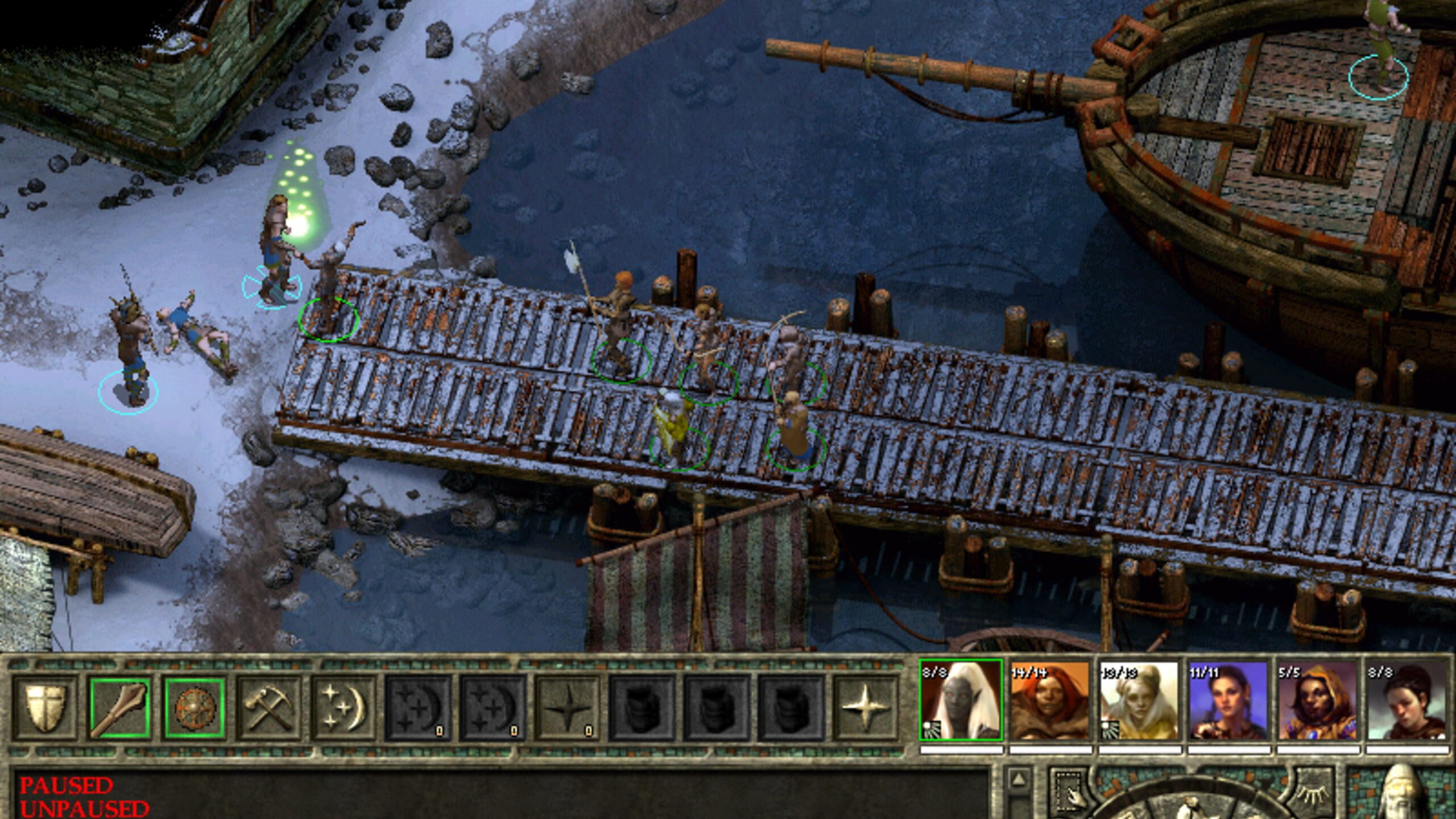Screen dimensions: 1456x819
Task: Select the dark-haired bun woman portrait
Action: (1407, 701)
